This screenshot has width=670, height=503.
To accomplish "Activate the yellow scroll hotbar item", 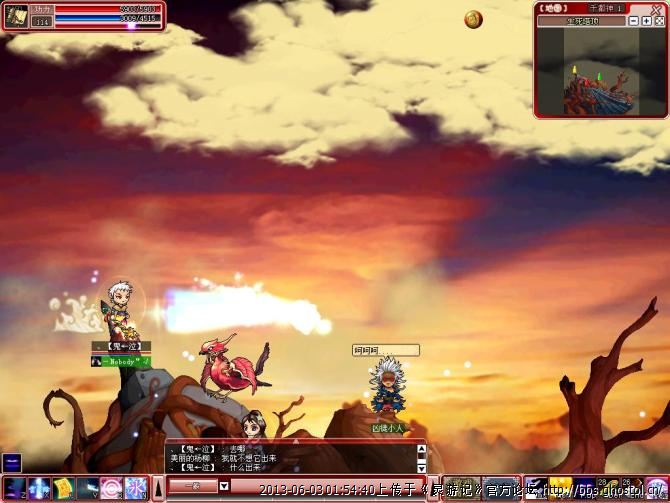I will pyautogui.click(x=63, y=488).
